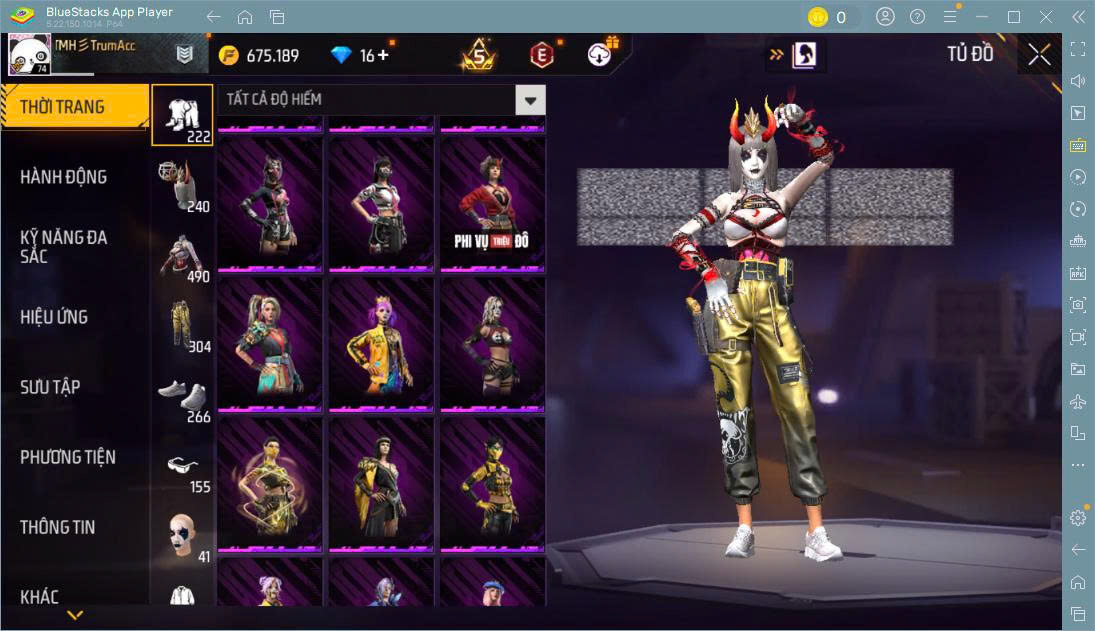Choose the PHI VỤ TRIỆU ĐÔ outfit
This screenshot has width=1095, height=631.
pyautogui.click(x=492, y=204)
